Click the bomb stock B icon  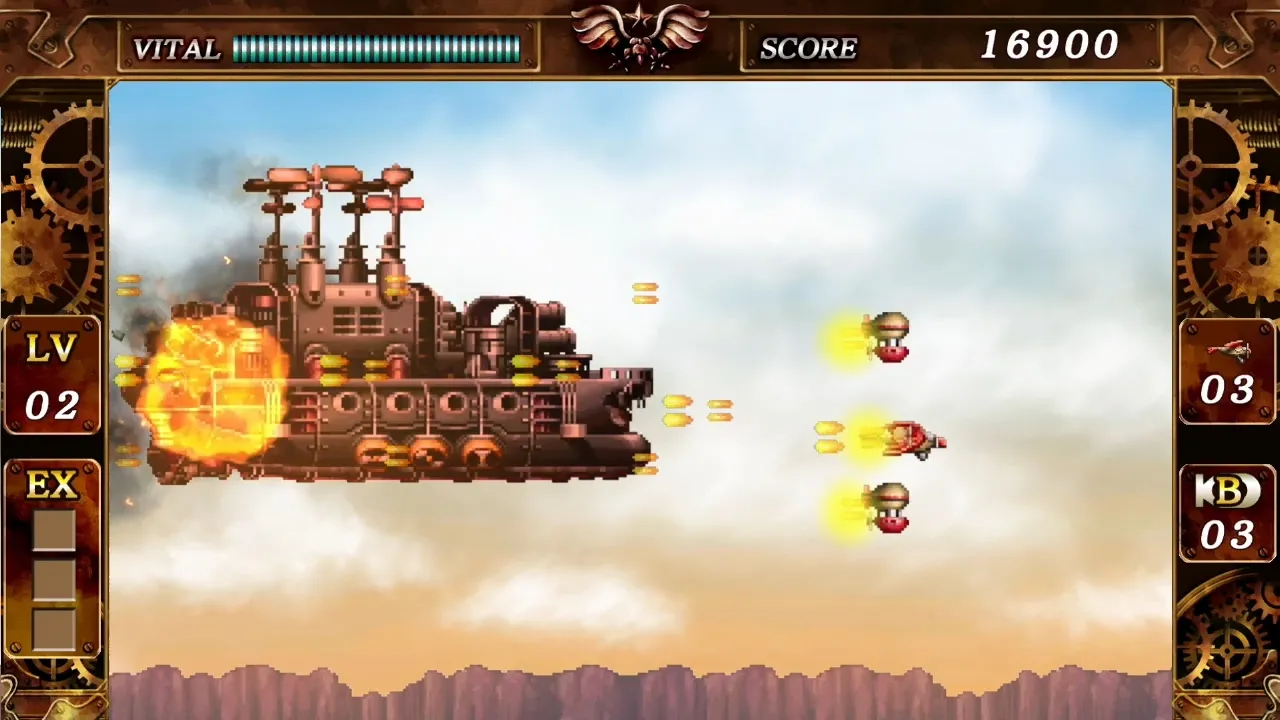tap(1226, 491)
